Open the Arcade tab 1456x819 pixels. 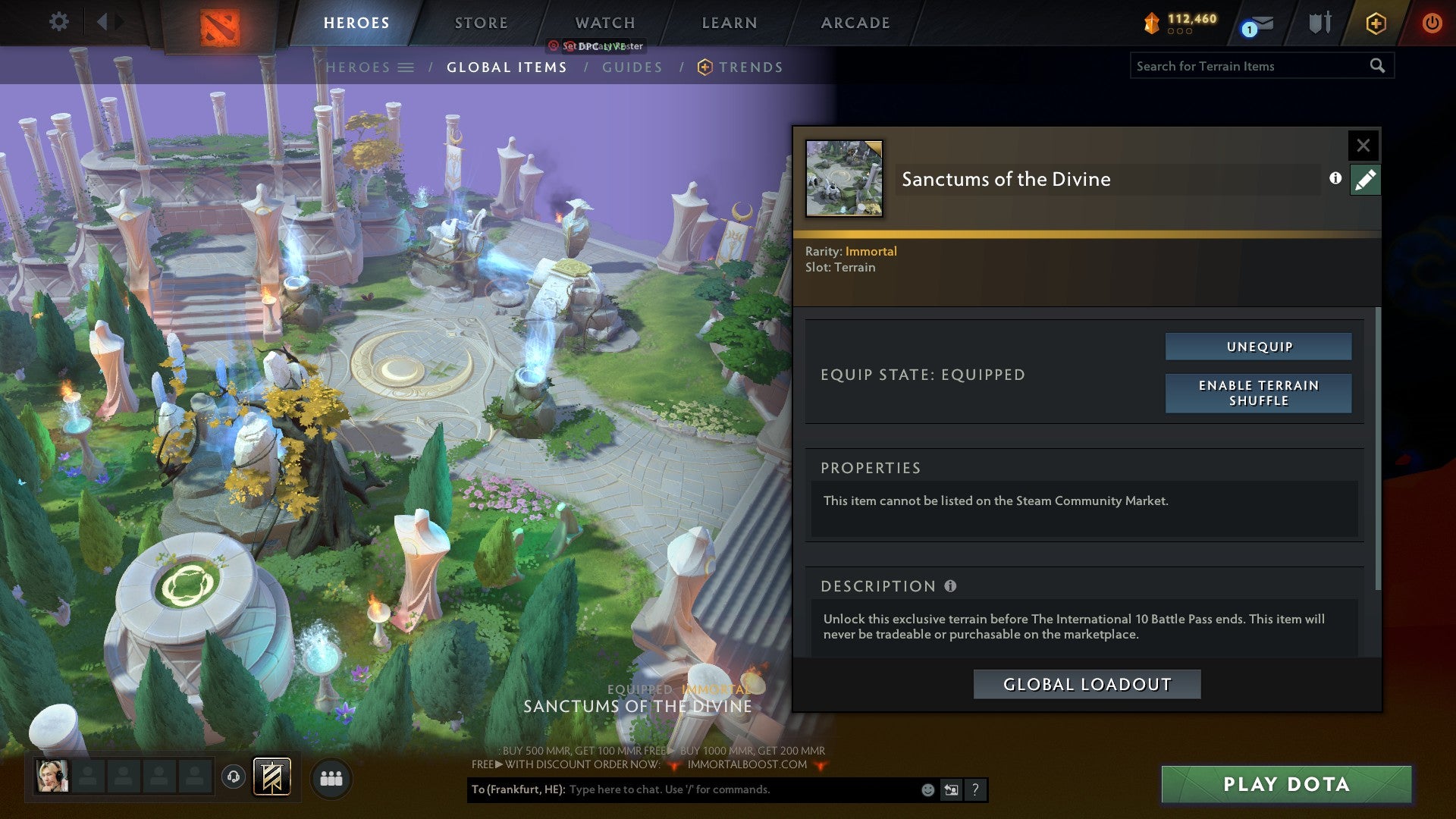pyautogui.click(x=855, y=23)
